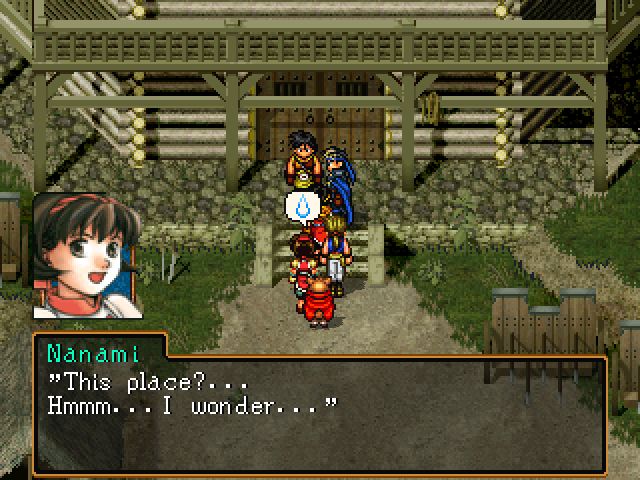Click Nanami's dialogue box to continue
The width and height of the screenshot is (640, 480).
click(320, 405)
